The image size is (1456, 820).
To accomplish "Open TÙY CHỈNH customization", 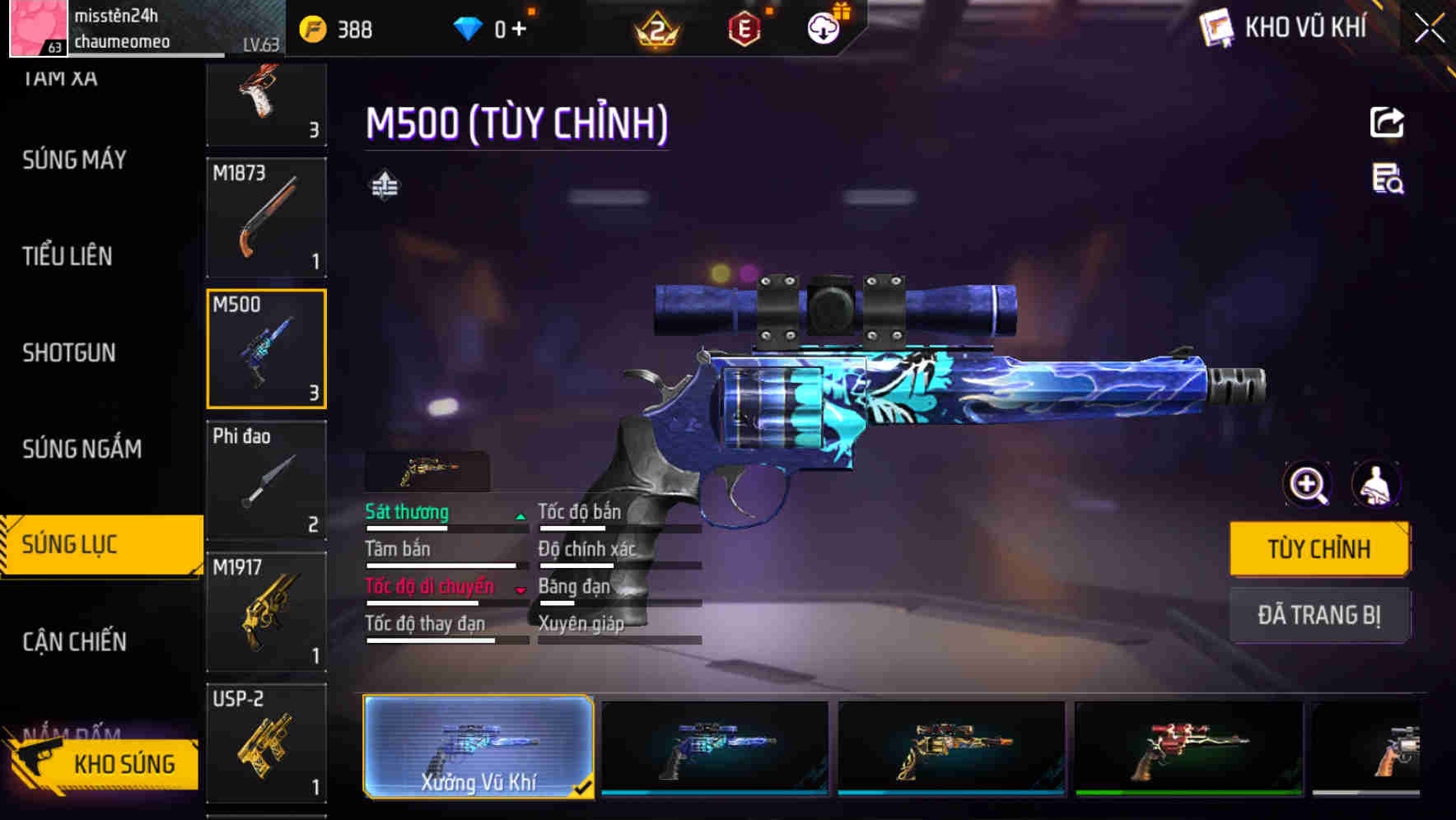I will pos(1319,548).
